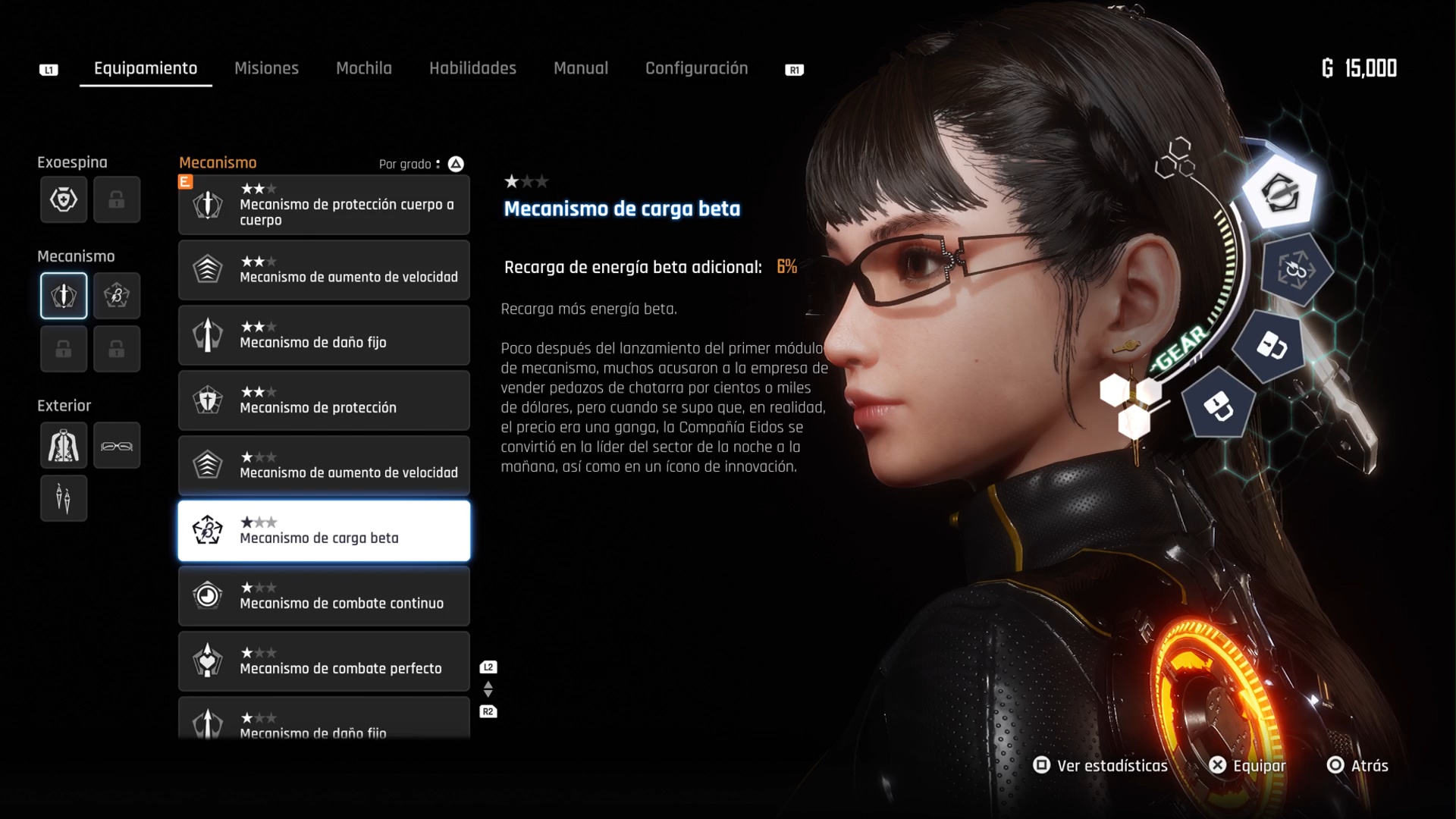Select Mecanismo de protección cuerpo a cuerpo

(323, 205)
